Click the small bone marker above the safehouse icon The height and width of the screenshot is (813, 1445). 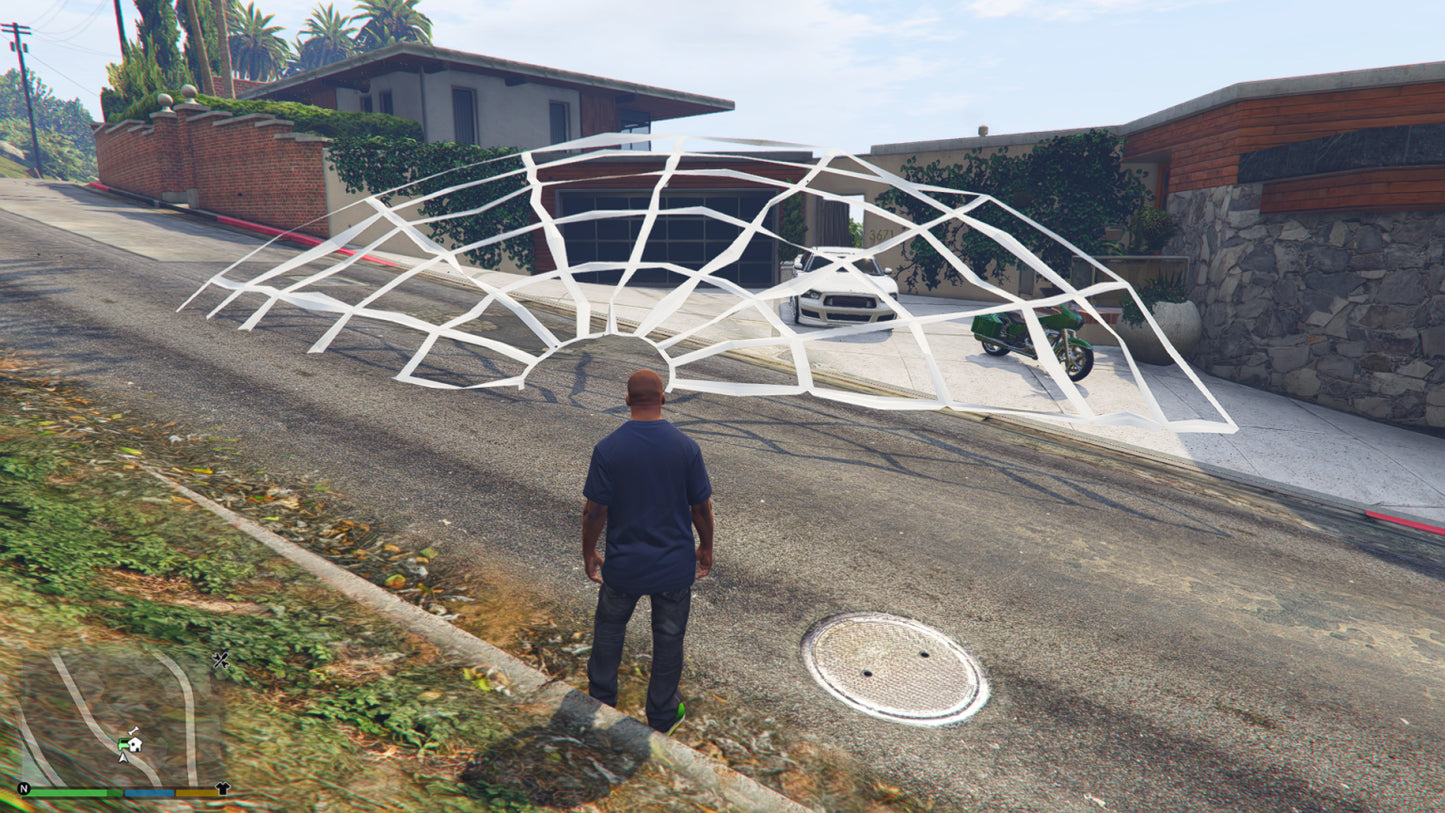(x=132, y=731)
